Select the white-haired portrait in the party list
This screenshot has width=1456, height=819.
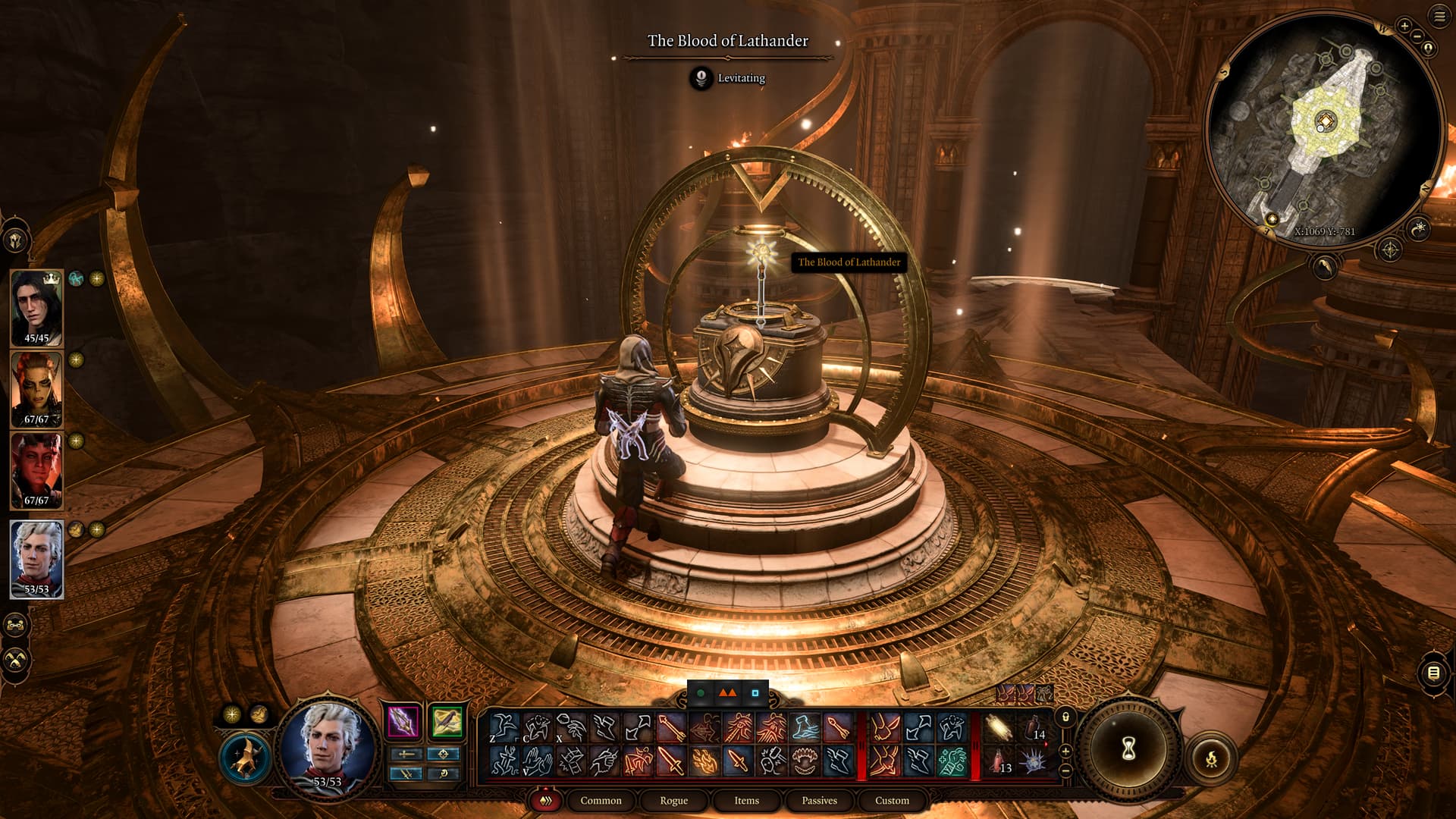click(36, 559)
